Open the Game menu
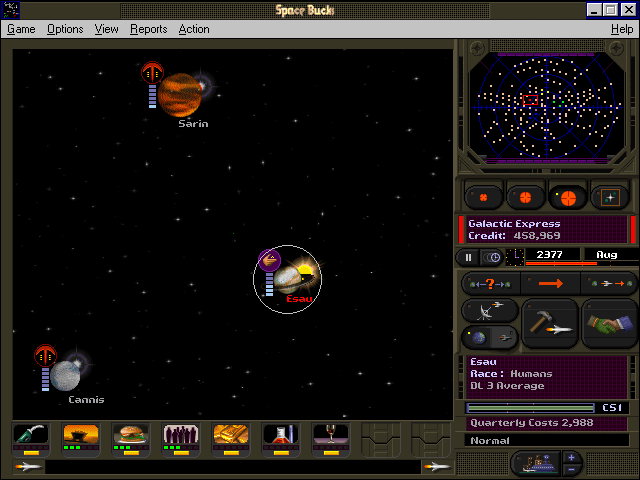The image size is (640, 480). pyautogui.click(x=21, y=29)
